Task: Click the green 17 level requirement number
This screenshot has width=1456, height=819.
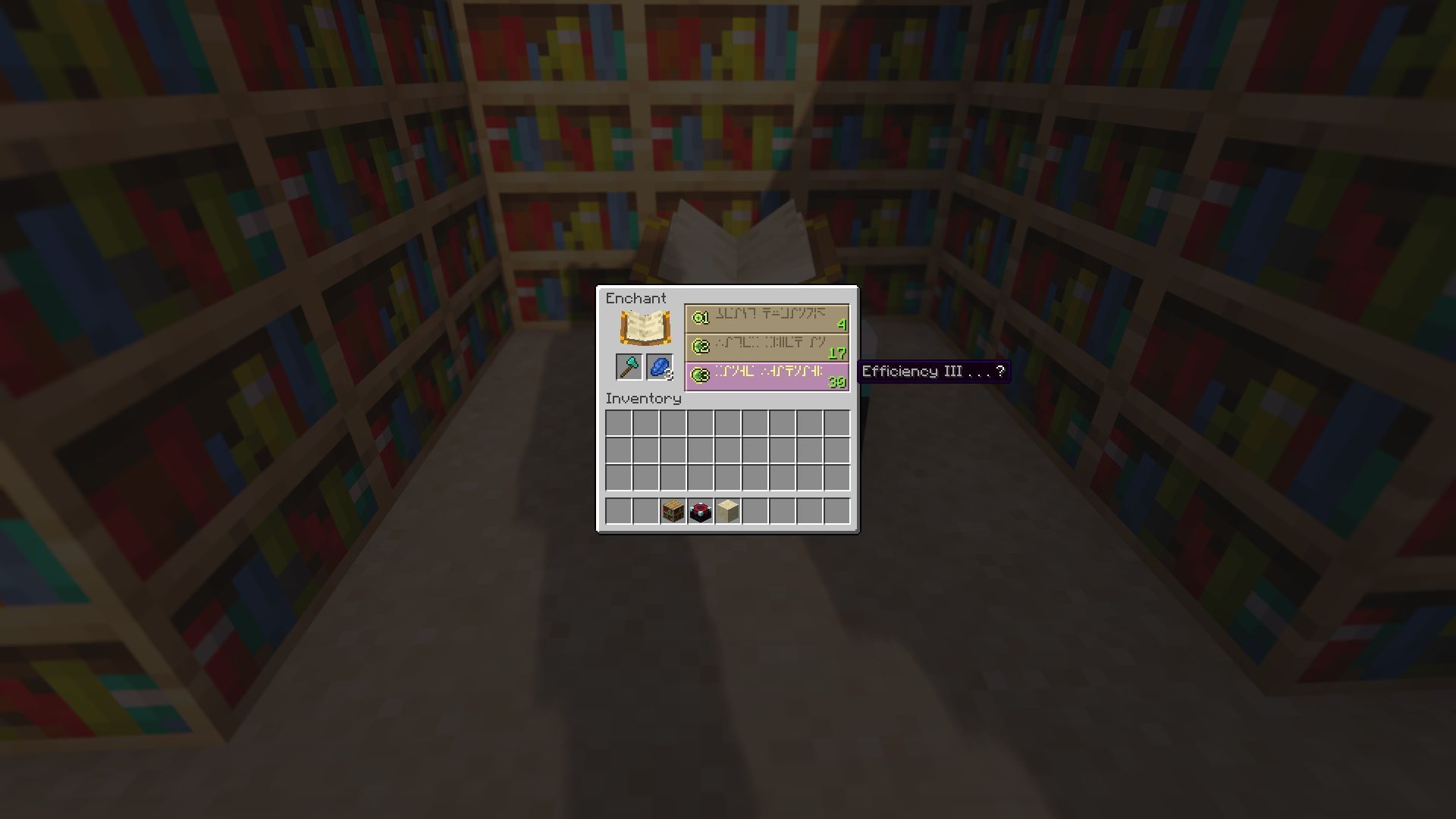Action: click(x=838, y=354)
